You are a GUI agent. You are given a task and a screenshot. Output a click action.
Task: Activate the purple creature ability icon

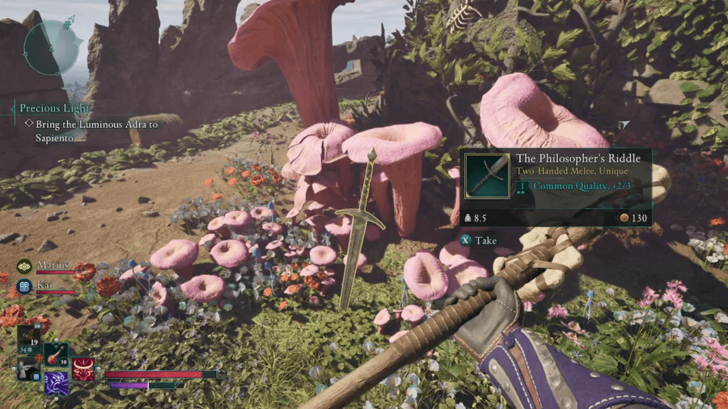click(x=57, y=381)
